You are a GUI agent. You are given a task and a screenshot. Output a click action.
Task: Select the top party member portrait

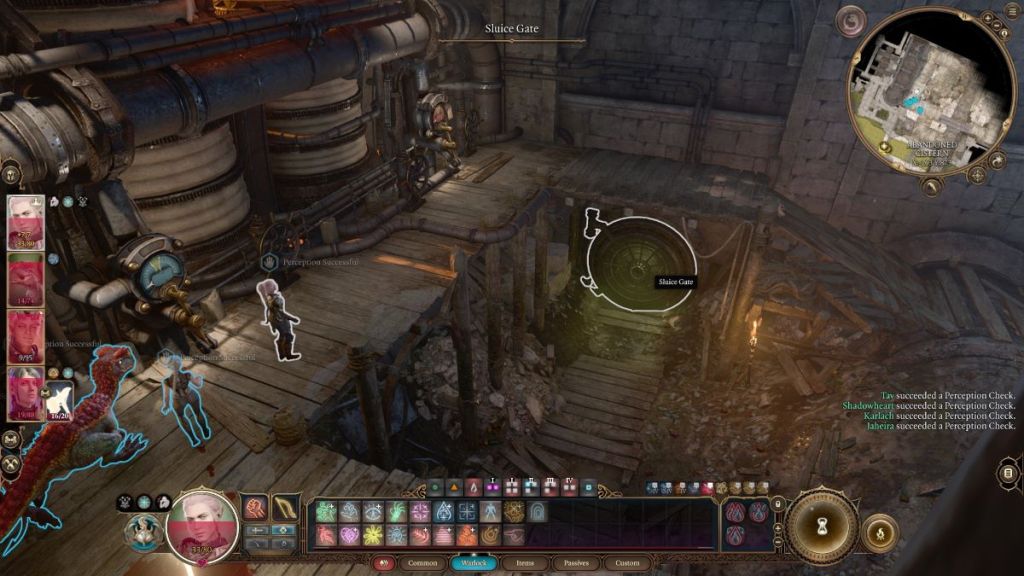click(26, 222)
